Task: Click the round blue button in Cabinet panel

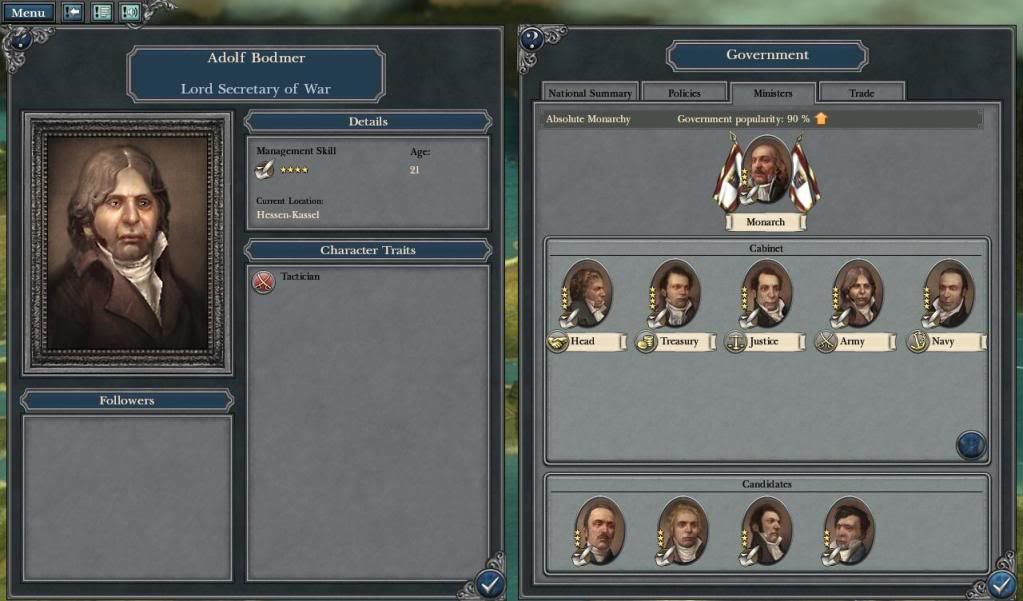Action: pyautogui.click(x=971, y=445)
